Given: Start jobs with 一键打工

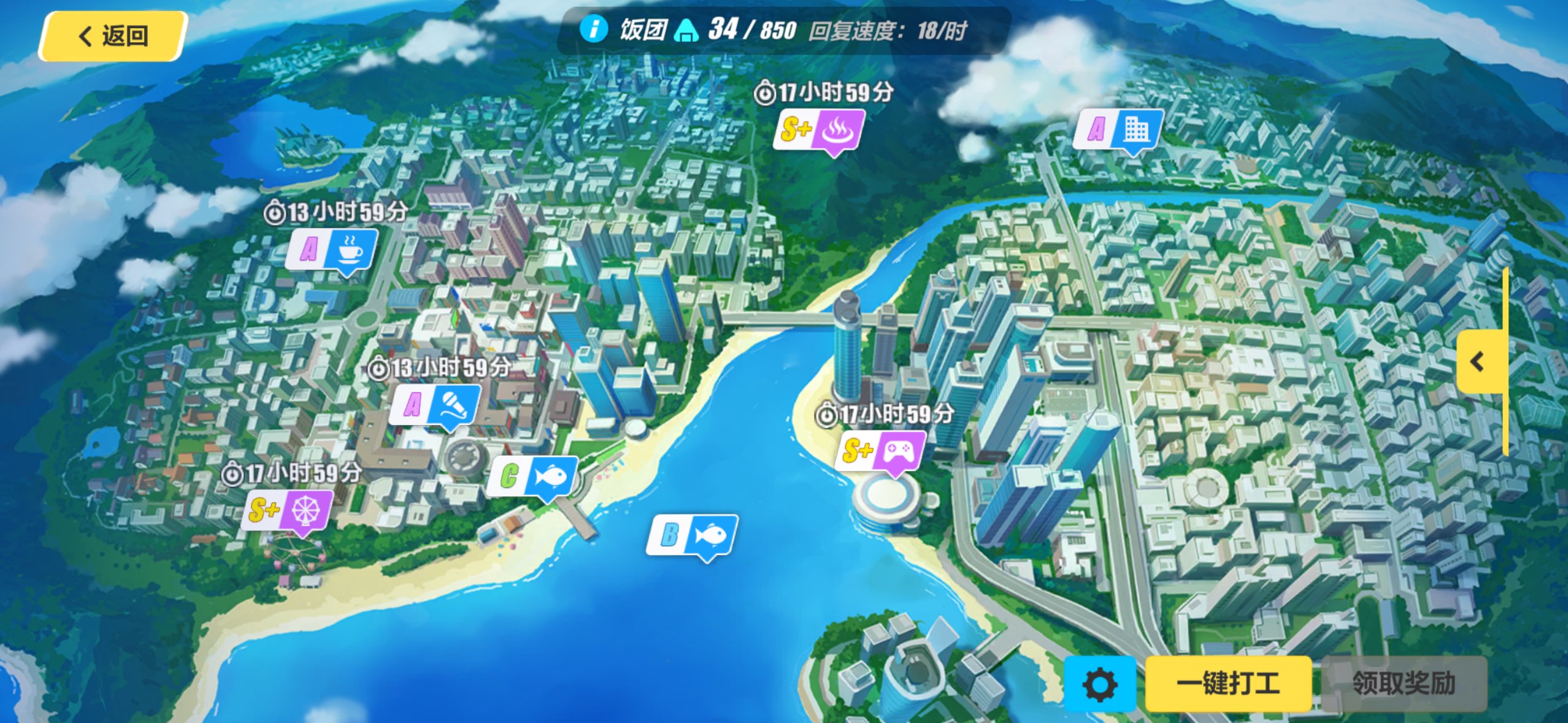Looking at the screenshot, I should pyautogui.click(x=1228, y=684).
